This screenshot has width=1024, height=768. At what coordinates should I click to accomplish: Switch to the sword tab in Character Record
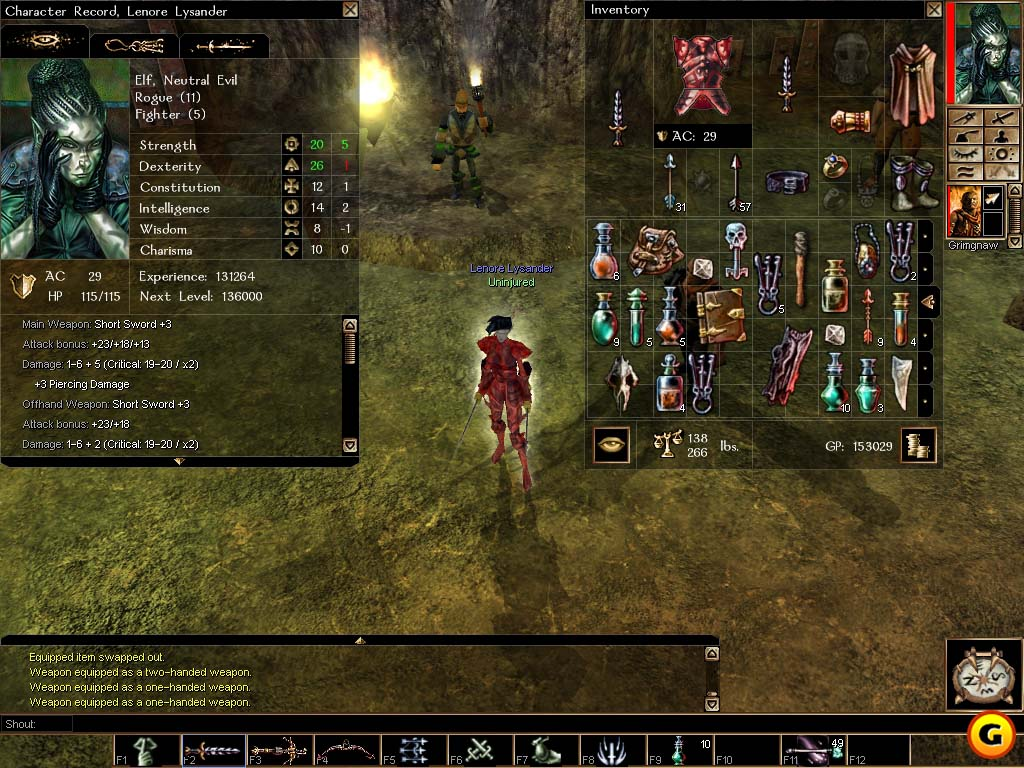click(224, 46)
